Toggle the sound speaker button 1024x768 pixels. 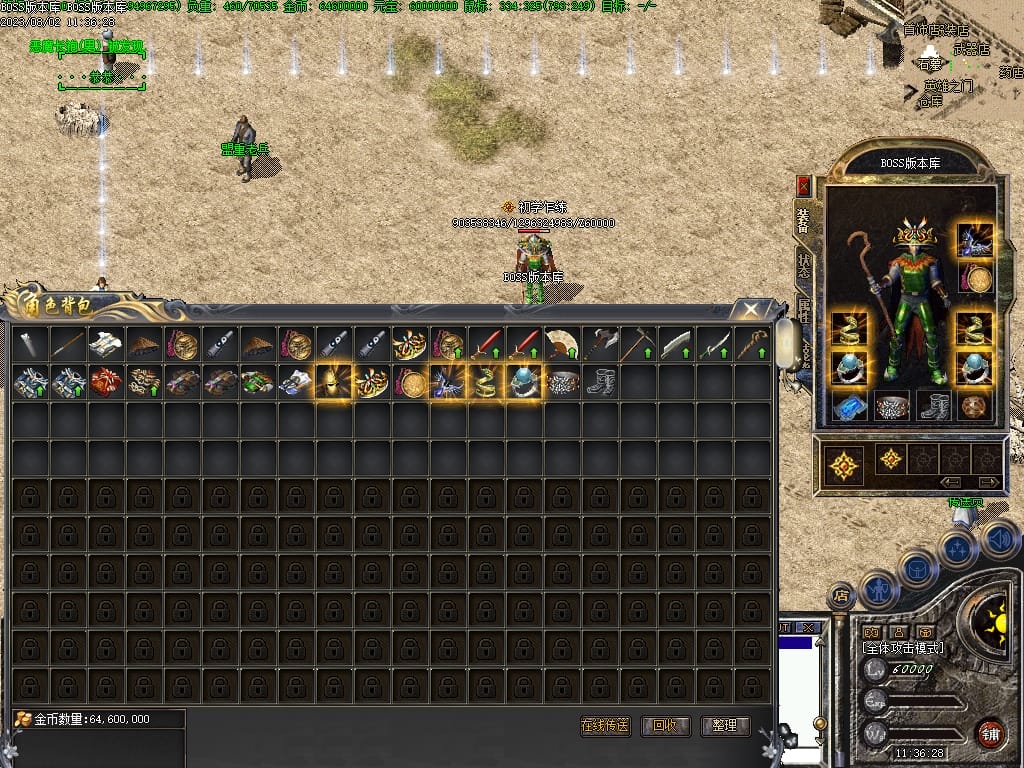(1000, 540)
